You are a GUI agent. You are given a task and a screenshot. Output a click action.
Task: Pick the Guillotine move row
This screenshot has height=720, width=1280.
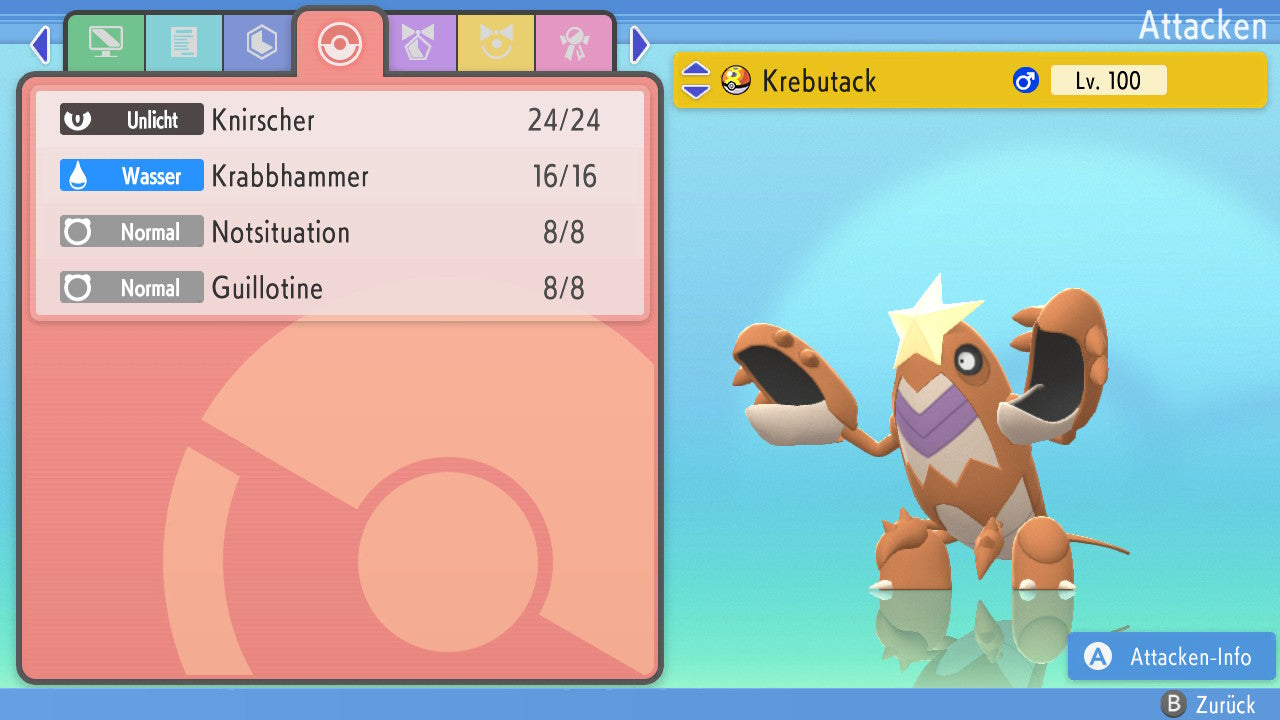pos(340,289)
